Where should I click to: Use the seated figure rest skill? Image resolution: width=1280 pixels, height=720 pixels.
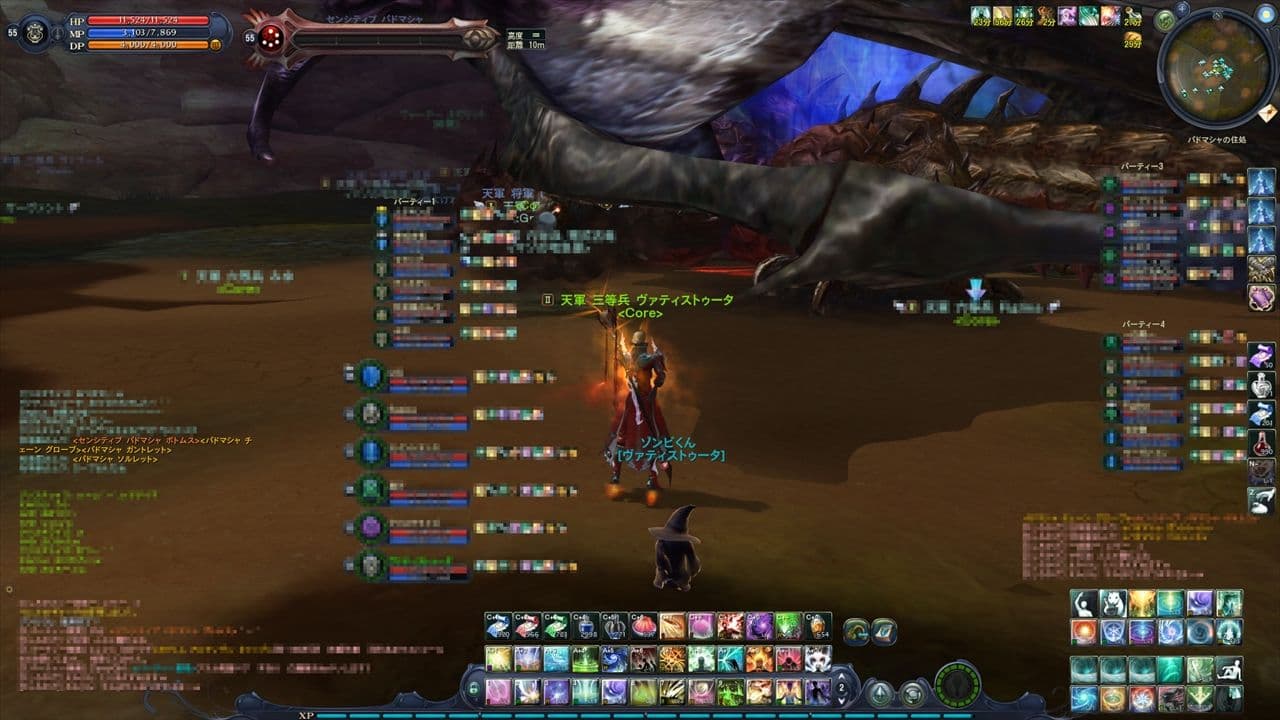tap(1229, 669)
